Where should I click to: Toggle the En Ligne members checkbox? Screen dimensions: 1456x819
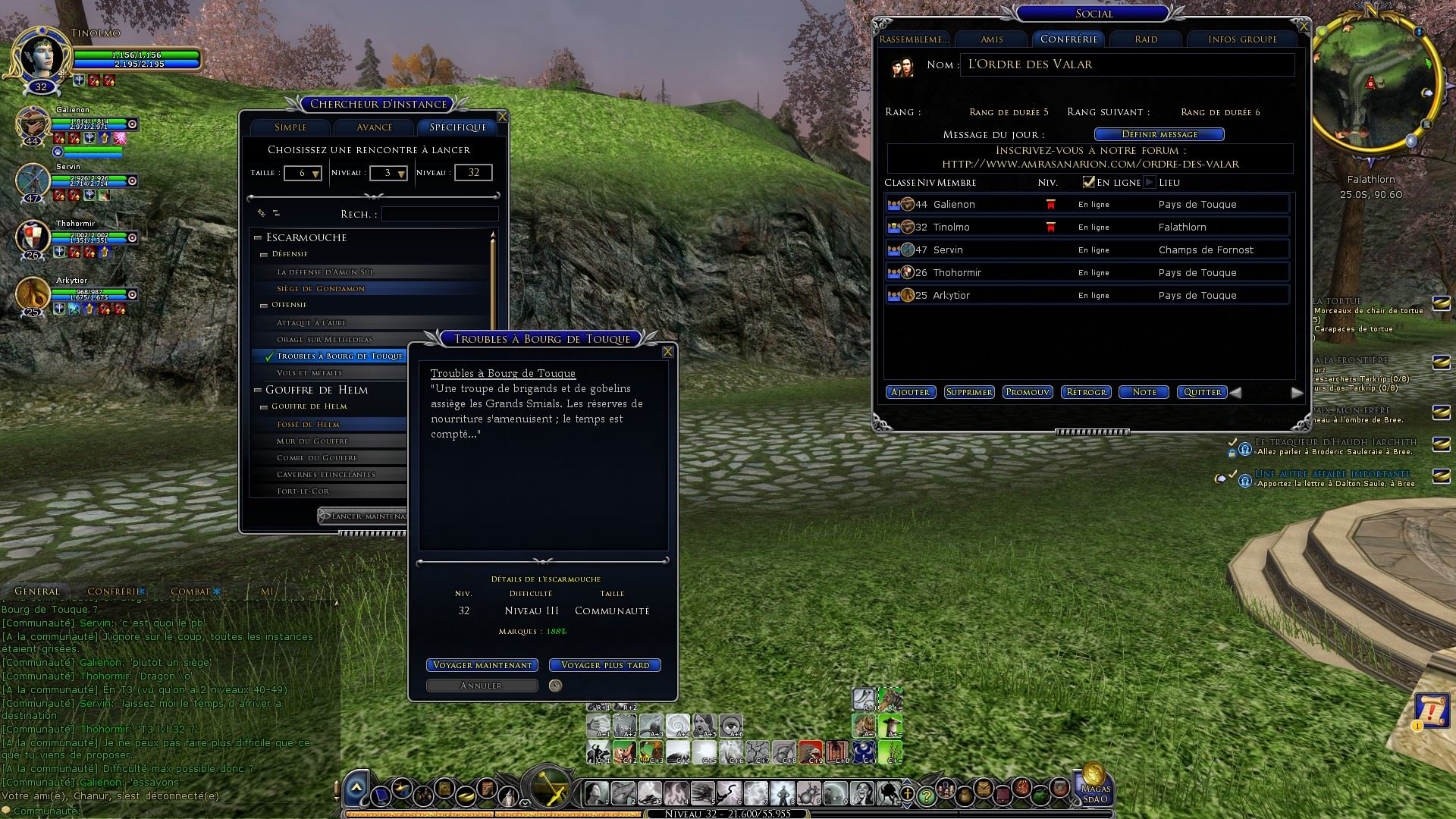click(x=1089, y=182)
